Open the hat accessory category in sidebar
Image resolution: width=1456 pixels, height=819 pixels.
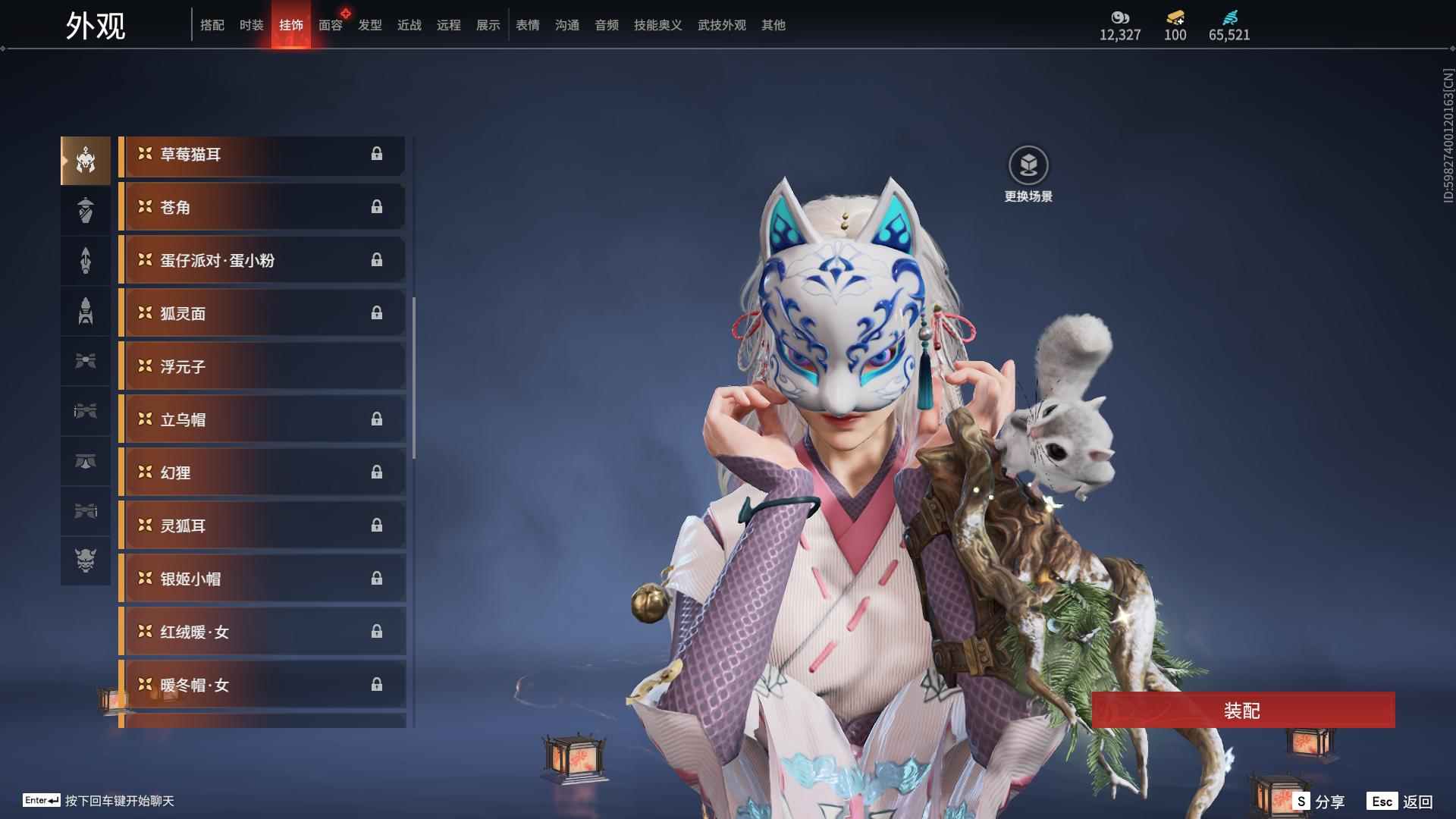pyautogui.click(x=86, y=210)
